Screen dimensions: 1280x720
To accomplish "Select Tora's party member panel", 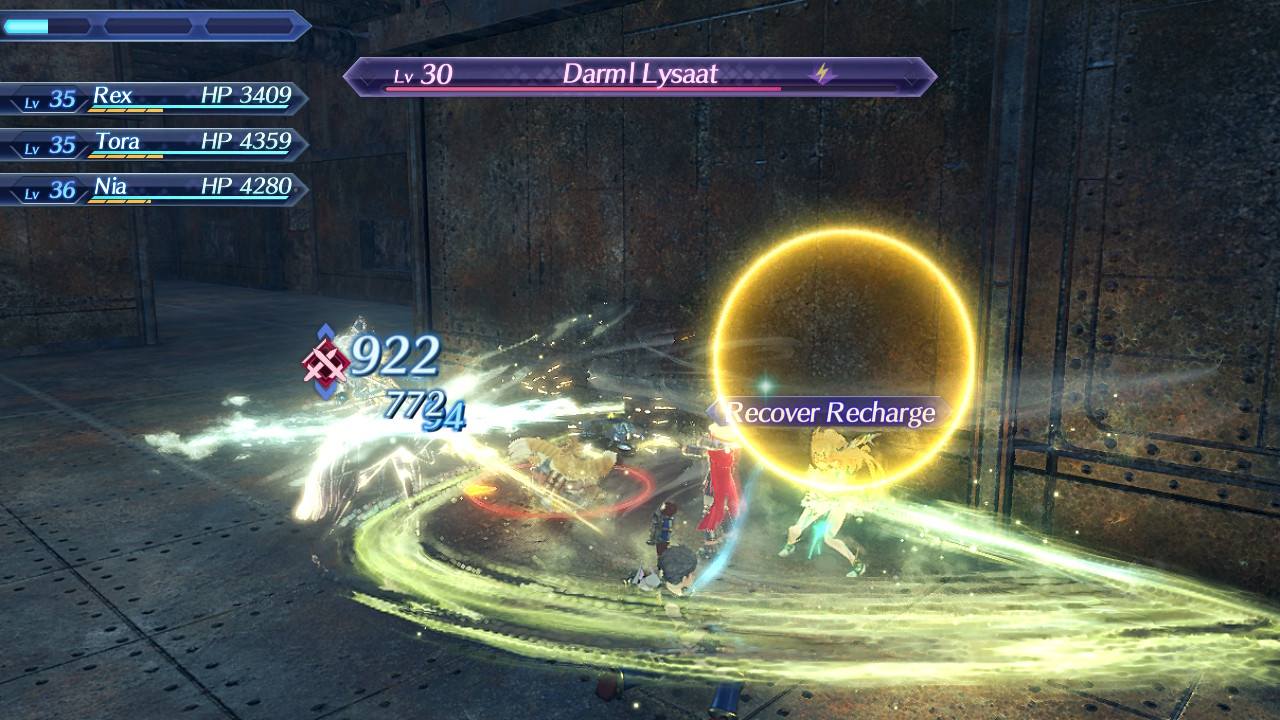I will [155, 144].
